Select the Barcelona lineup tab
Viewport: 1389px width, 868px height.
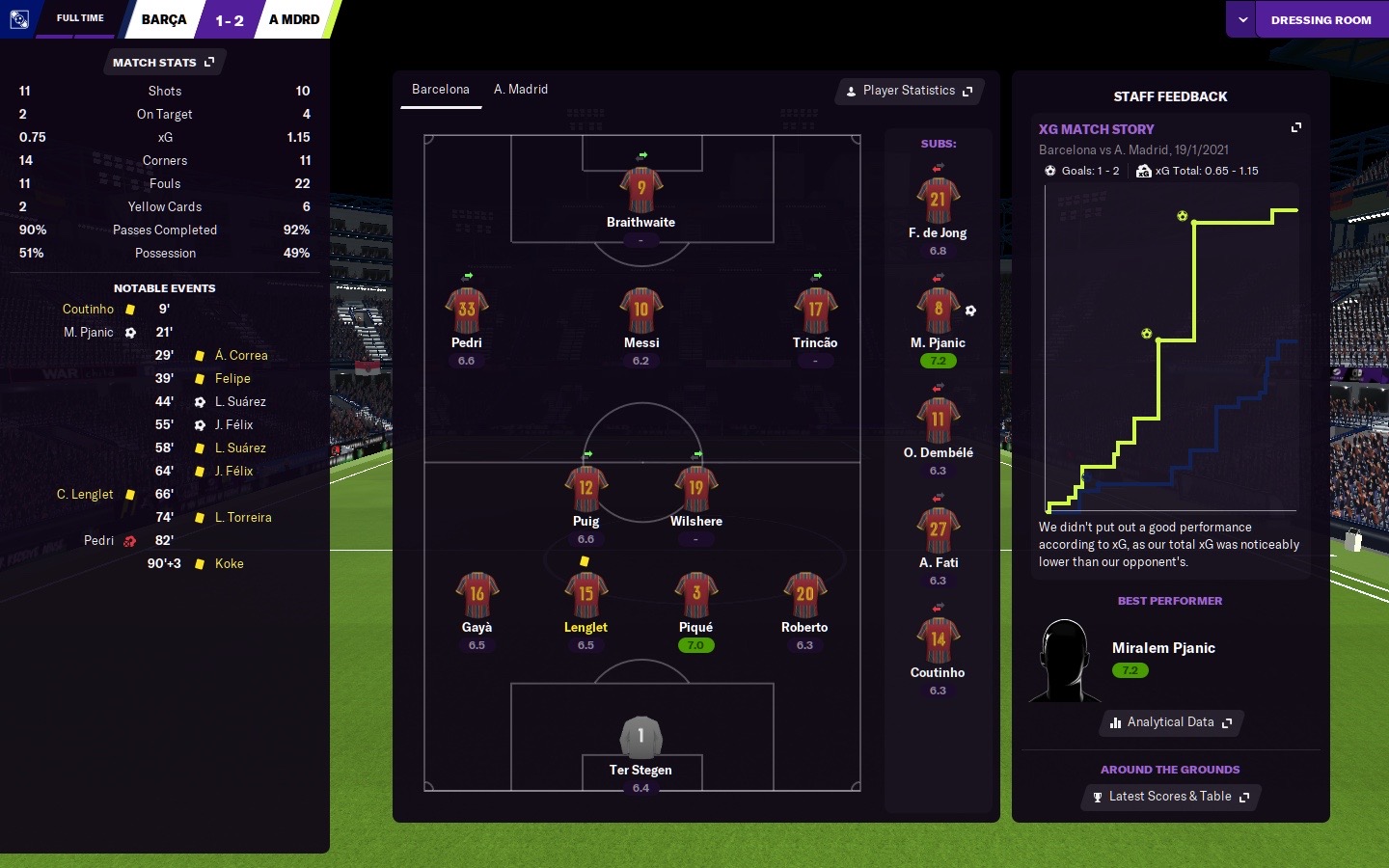[x=441, y=90]
